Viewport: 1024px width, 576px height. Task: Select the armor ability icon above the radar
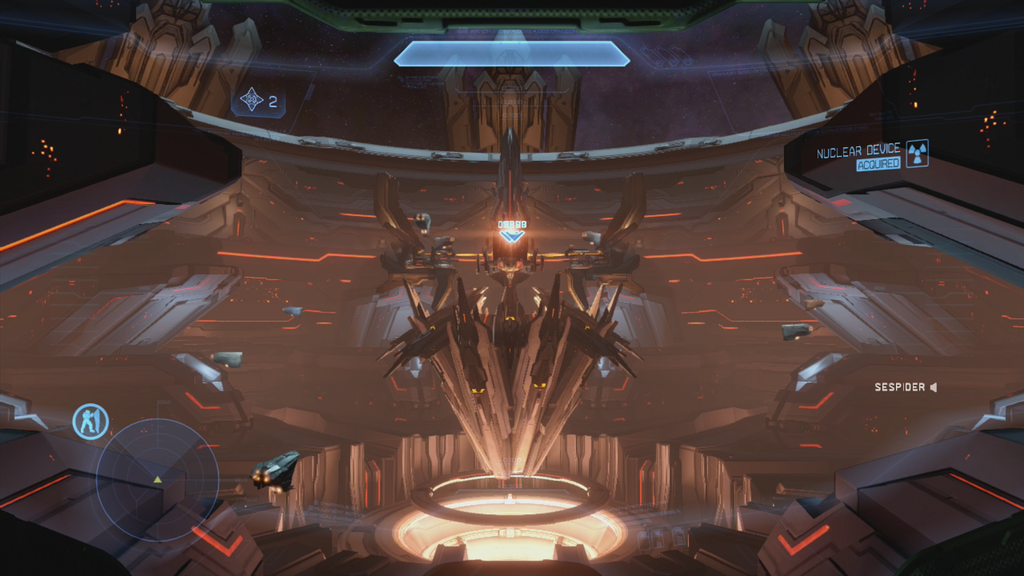pyautogui.click(x=91, y=421)
